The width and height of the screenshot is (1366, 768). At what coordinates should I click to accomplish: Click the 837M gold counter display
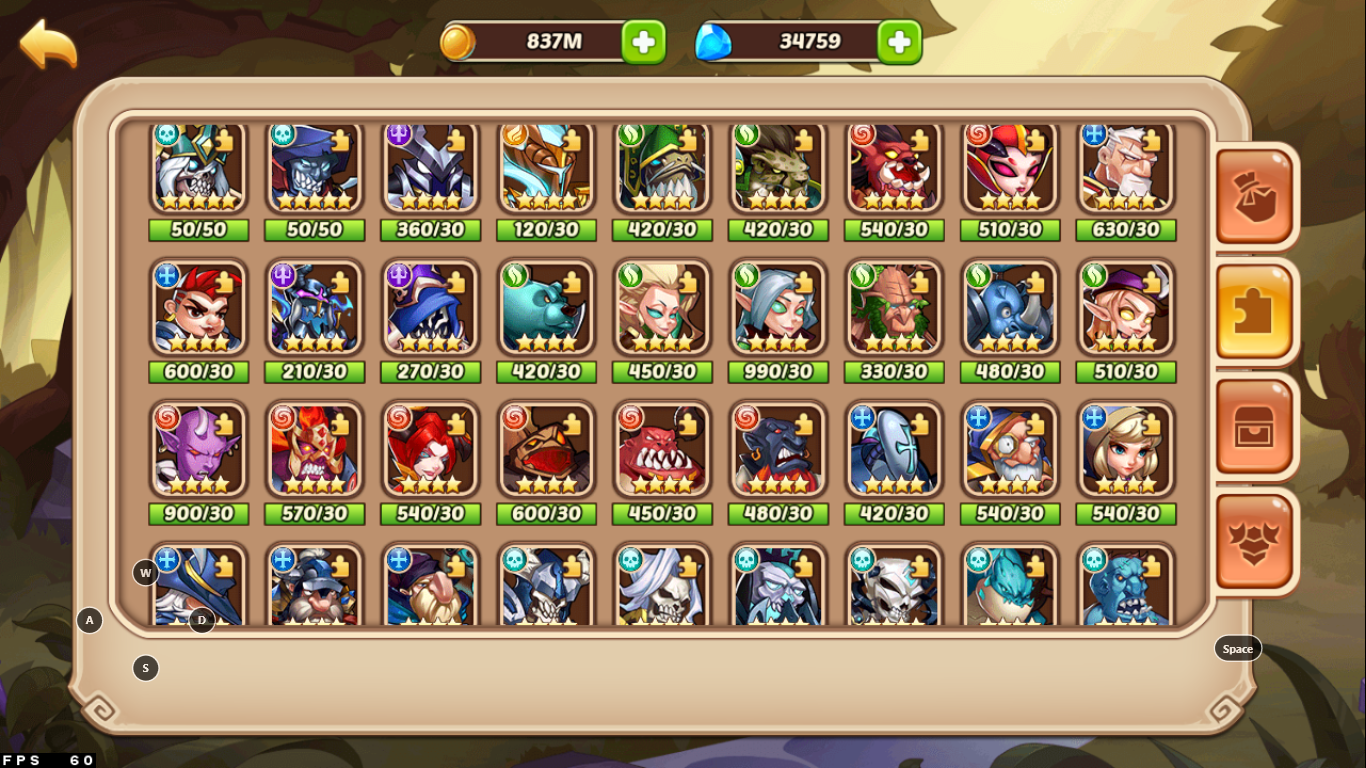pyautogui.click(x=555, y=41)
